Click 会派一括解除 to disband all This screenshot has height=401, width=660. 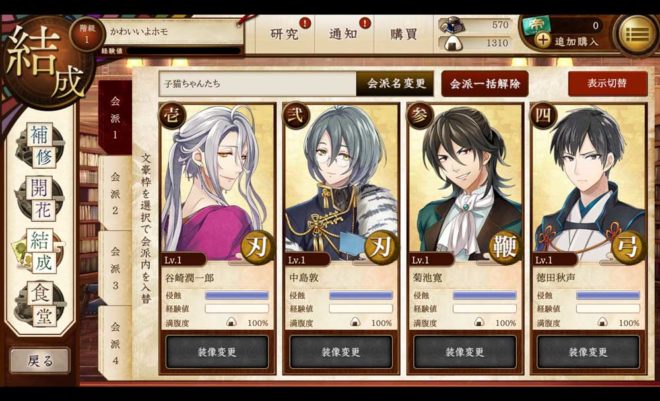(485, 84)
